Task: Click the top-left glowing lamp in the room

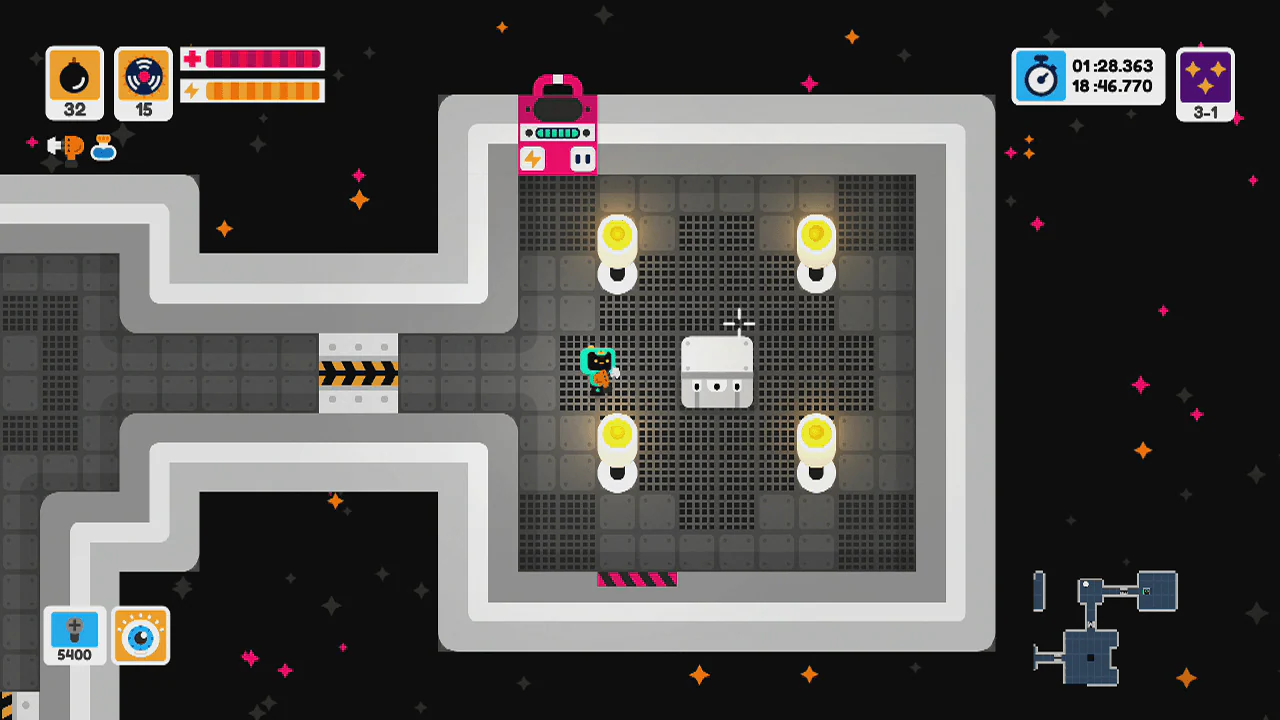Action: tap(617, 237)
